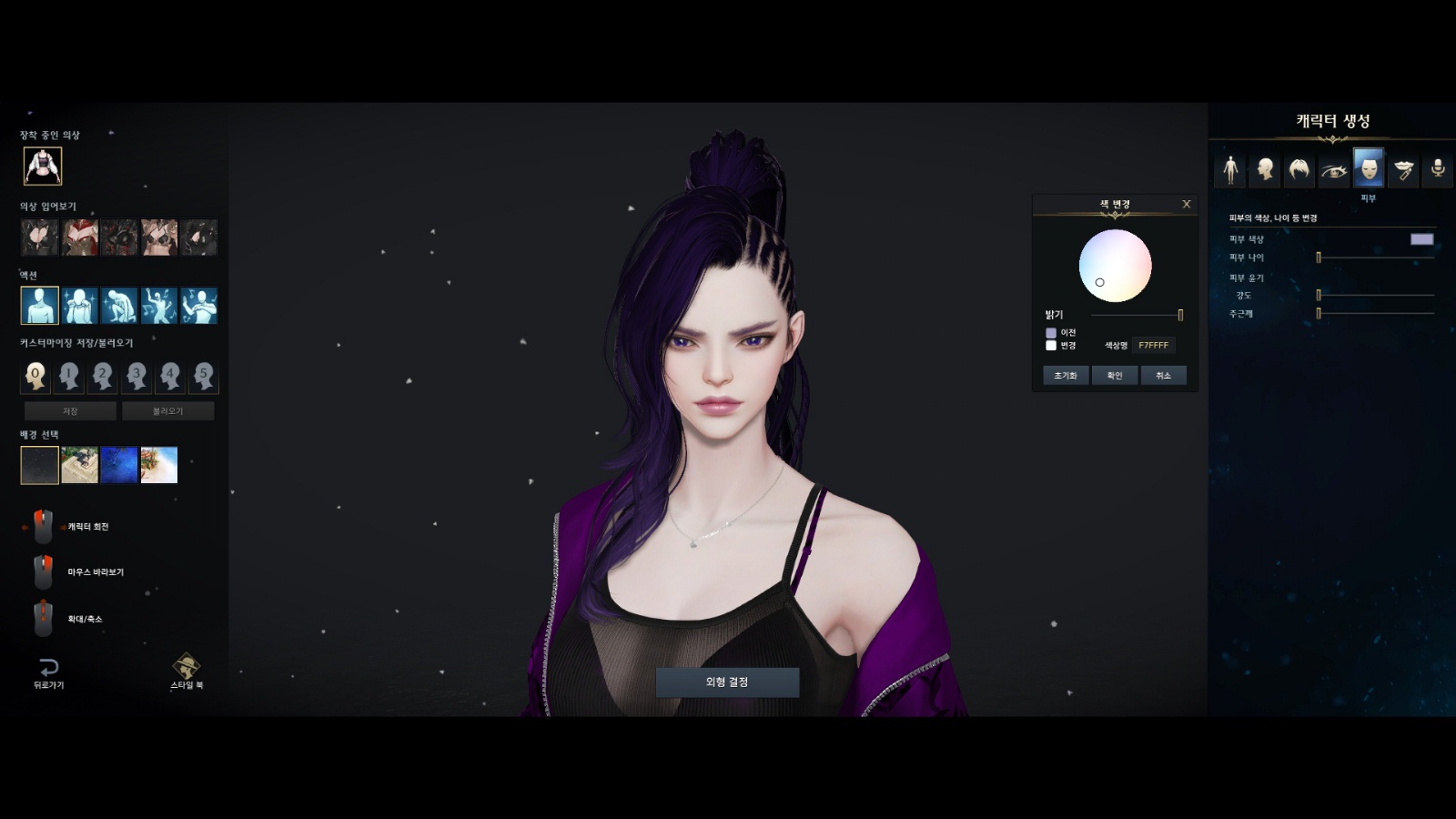The width and height of the screenshot is (1456, 819).
Task: Switch to the hair customization tab
Action: pyautogui.click(x=1299, y=169)
